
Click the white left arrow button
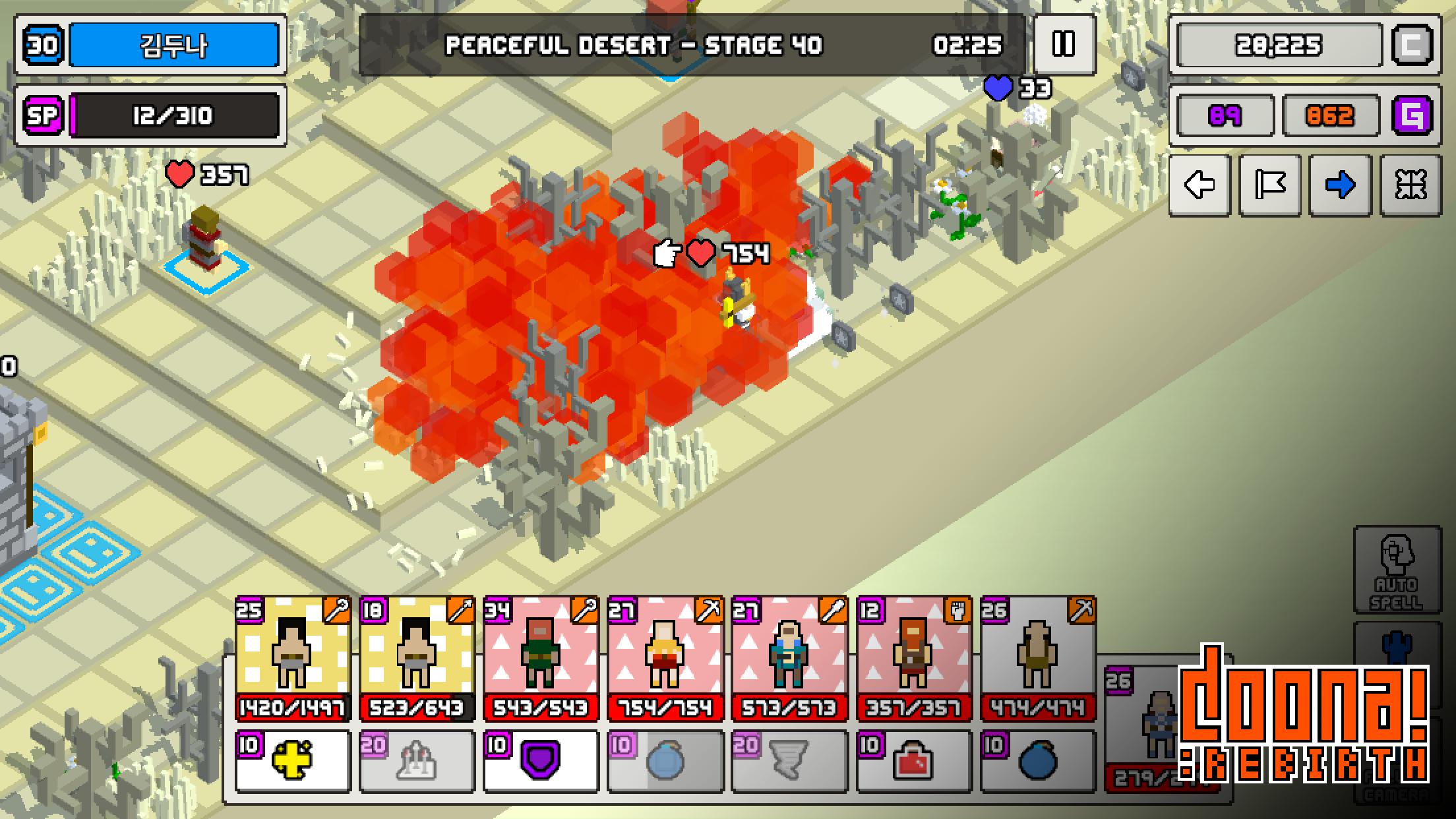[x=1199, y=185]
